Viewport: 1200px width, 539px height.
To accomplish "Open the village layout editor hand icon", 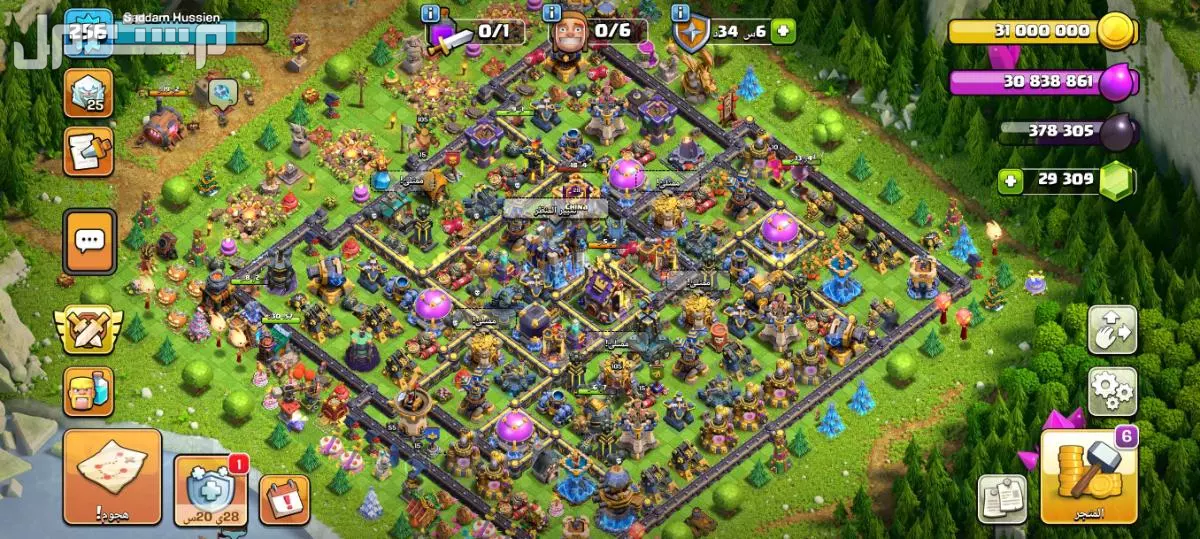I will (x=1112, y=330).
